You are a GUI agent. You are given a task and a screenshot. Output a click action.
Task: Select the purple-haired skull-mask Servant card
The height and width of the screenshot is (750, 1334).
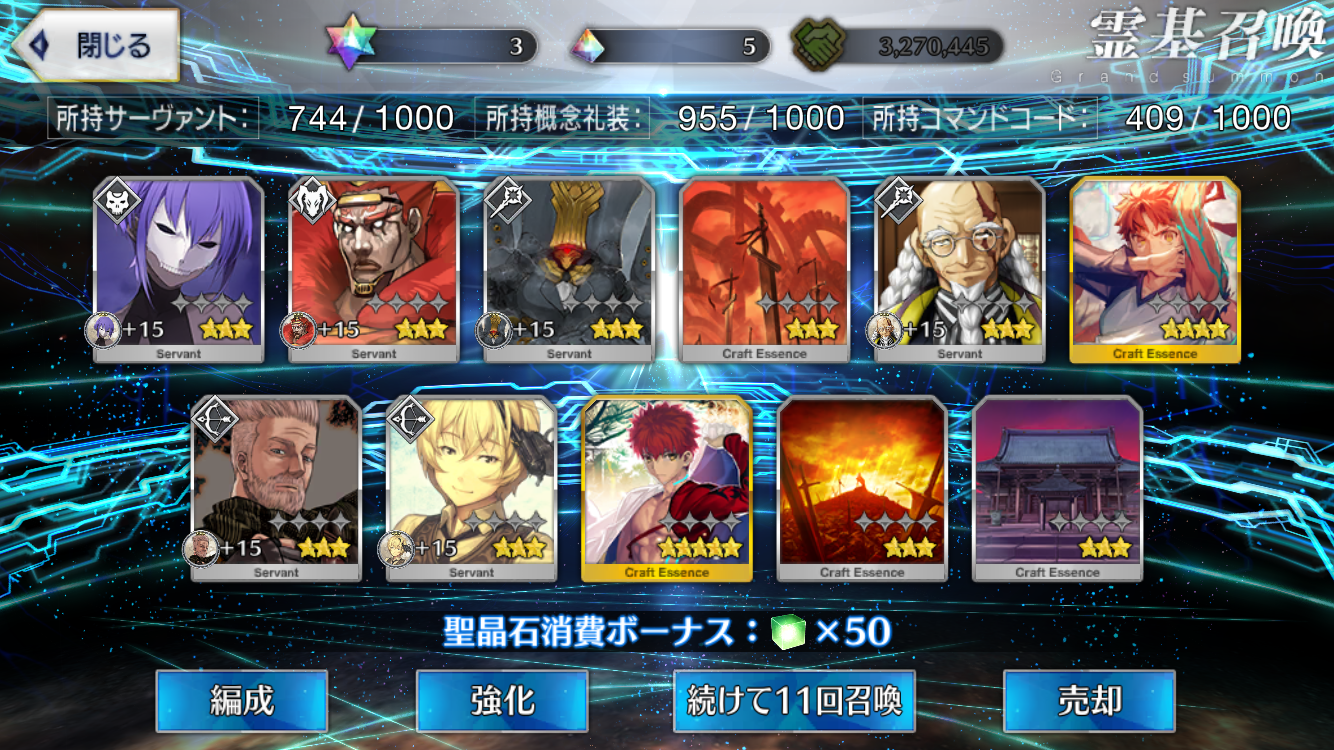point(179,269)
